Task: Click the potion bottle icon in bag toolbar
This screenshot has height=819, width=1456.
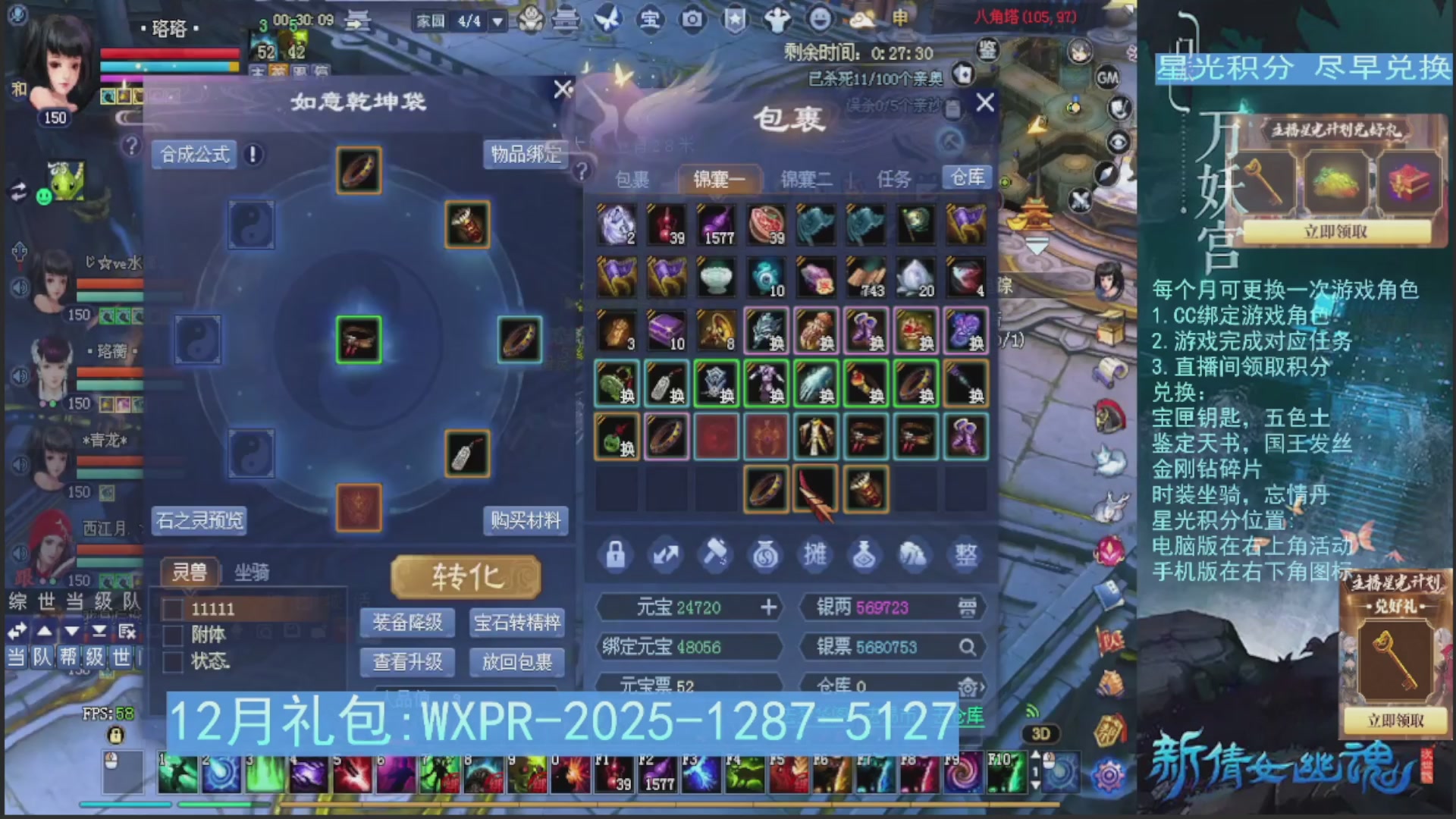Action: [x=865, y=554]
